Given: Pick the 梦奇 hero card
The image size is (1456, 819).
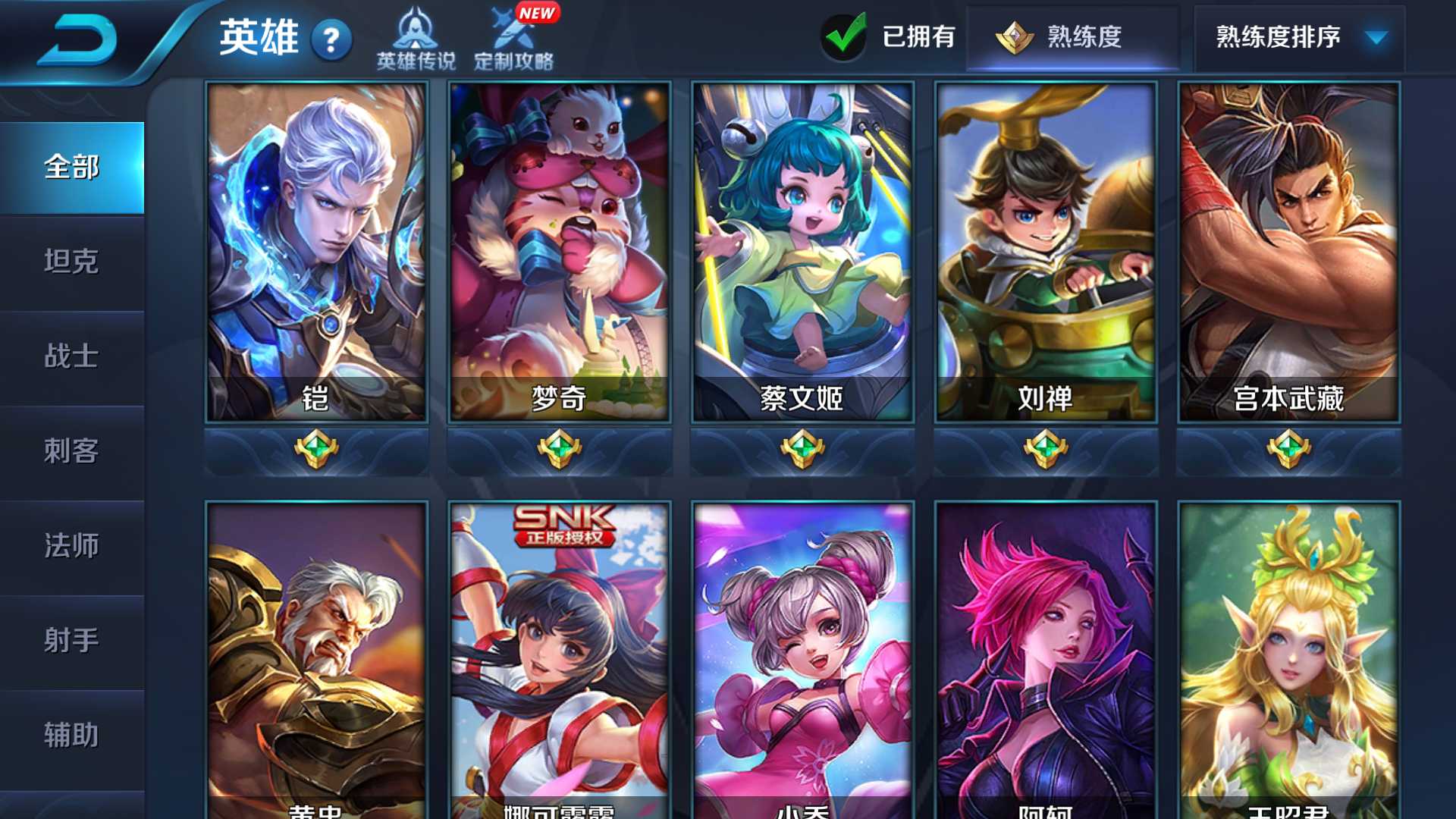Looking at the screenshot, I should click(560, 252).
